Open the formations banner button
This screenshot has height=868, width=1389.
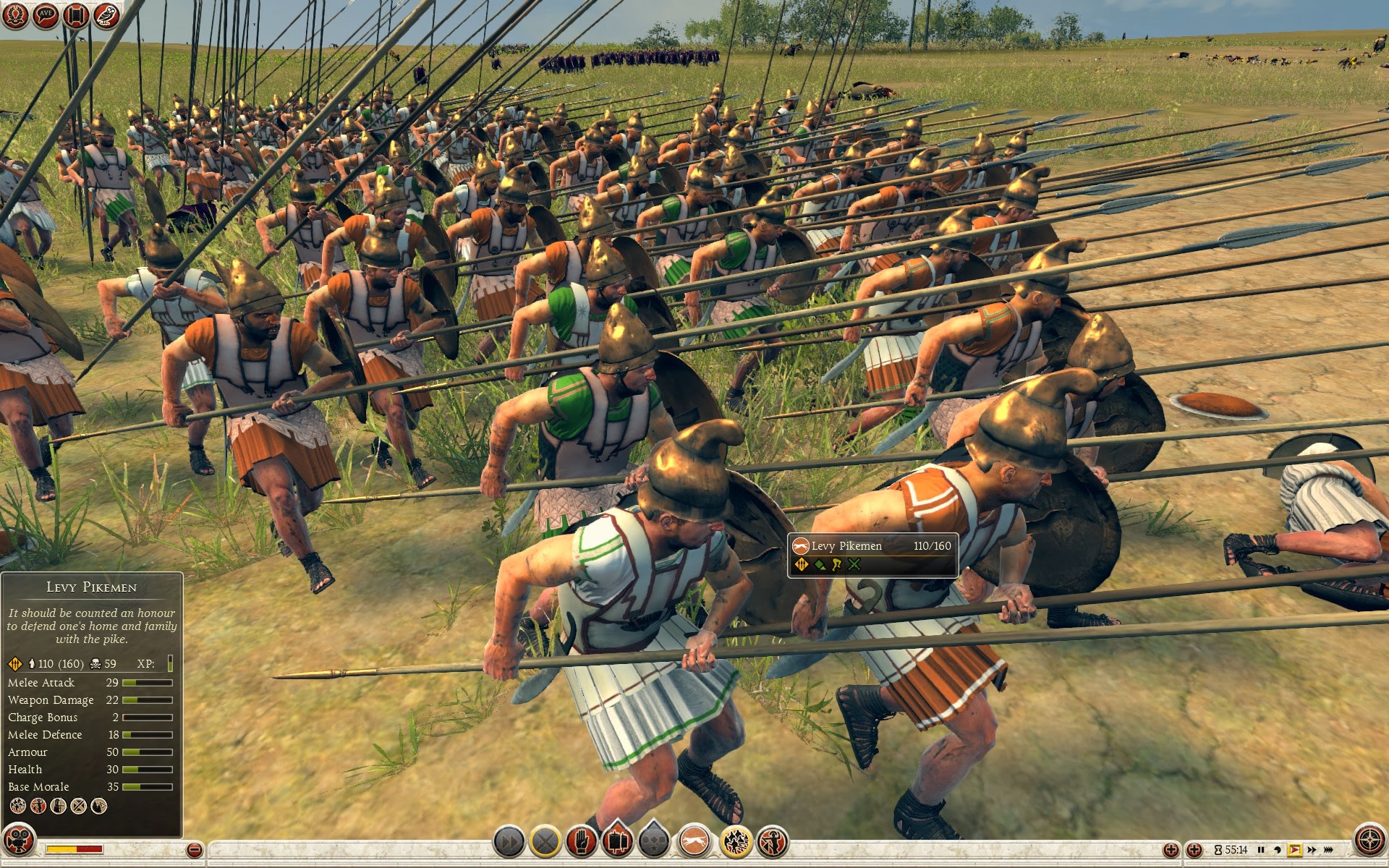pos(618,842)
